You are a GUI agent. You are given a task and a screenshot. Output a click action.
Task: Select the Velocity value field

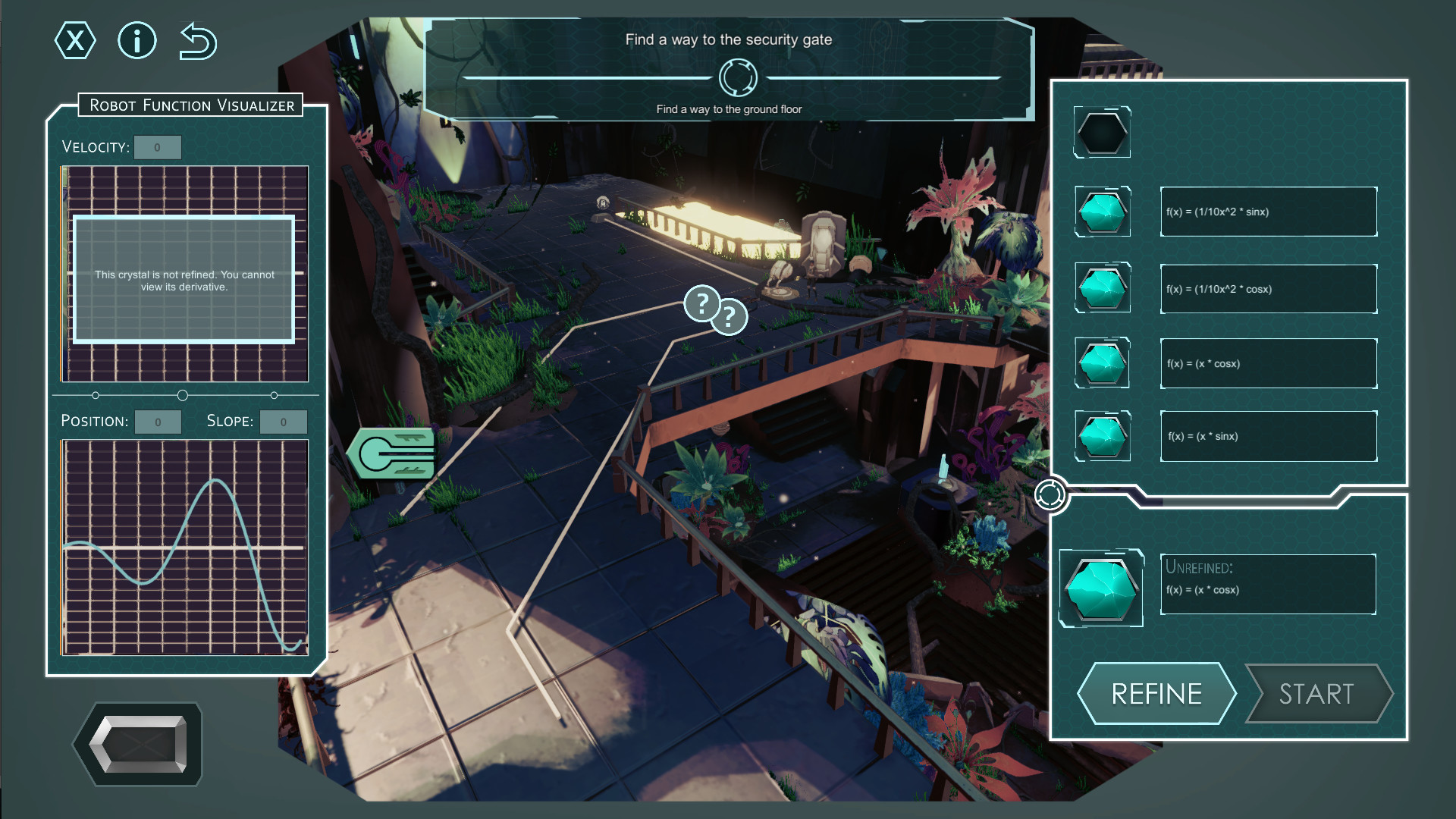pos(158,147)
